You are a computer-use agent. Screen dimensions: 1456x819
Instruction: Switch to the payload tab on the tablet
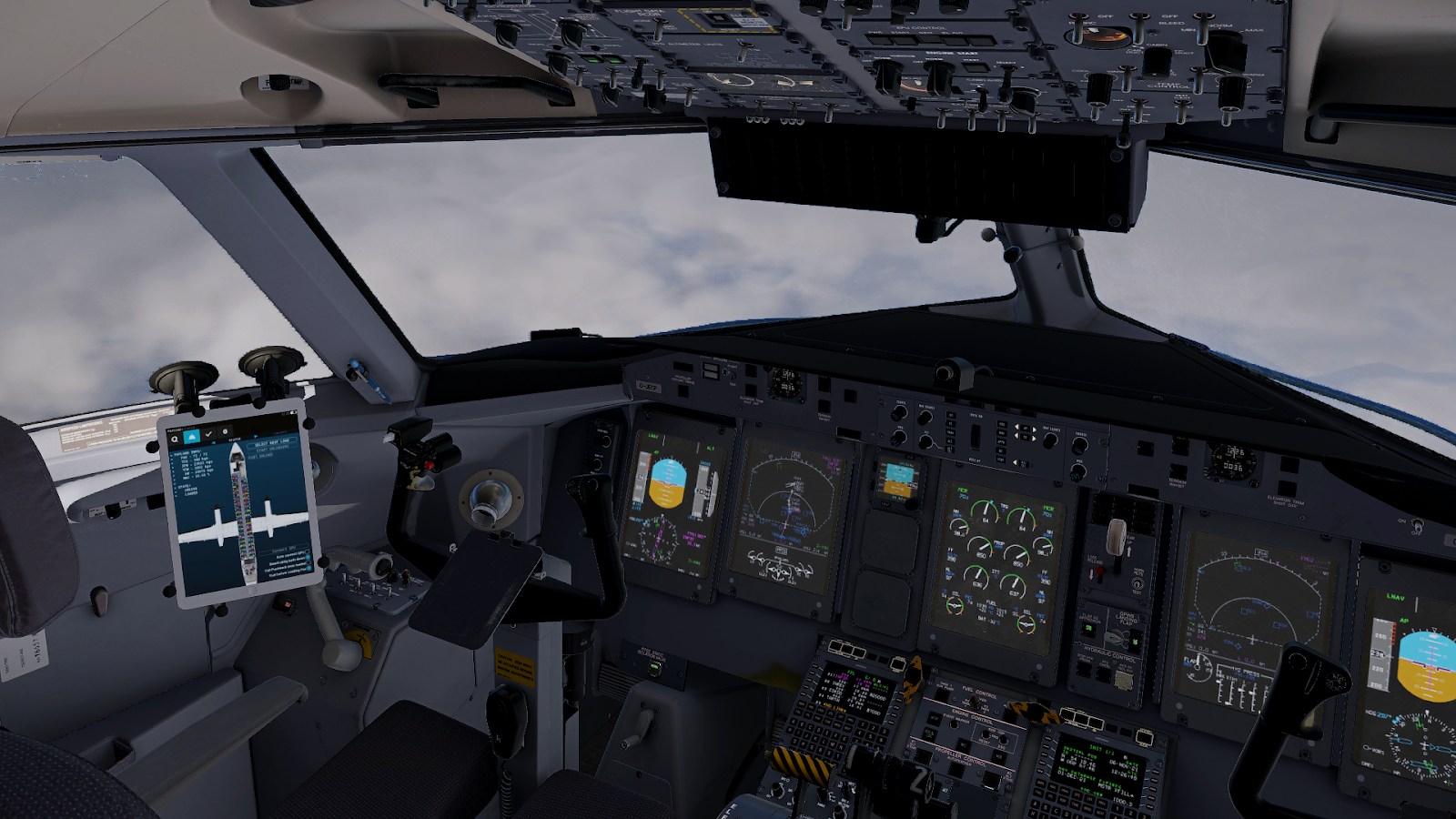pos(192,437)
